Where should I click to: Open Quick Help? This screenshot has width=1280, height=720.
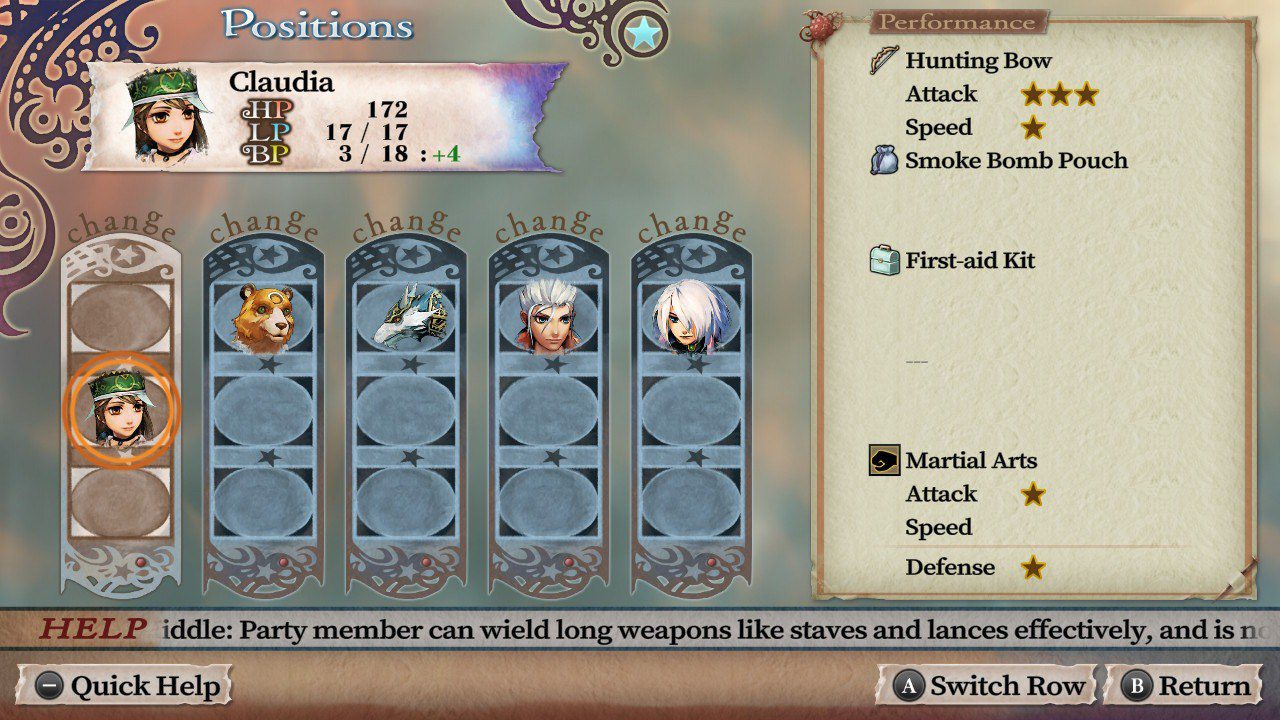click(x=125, y=686)
